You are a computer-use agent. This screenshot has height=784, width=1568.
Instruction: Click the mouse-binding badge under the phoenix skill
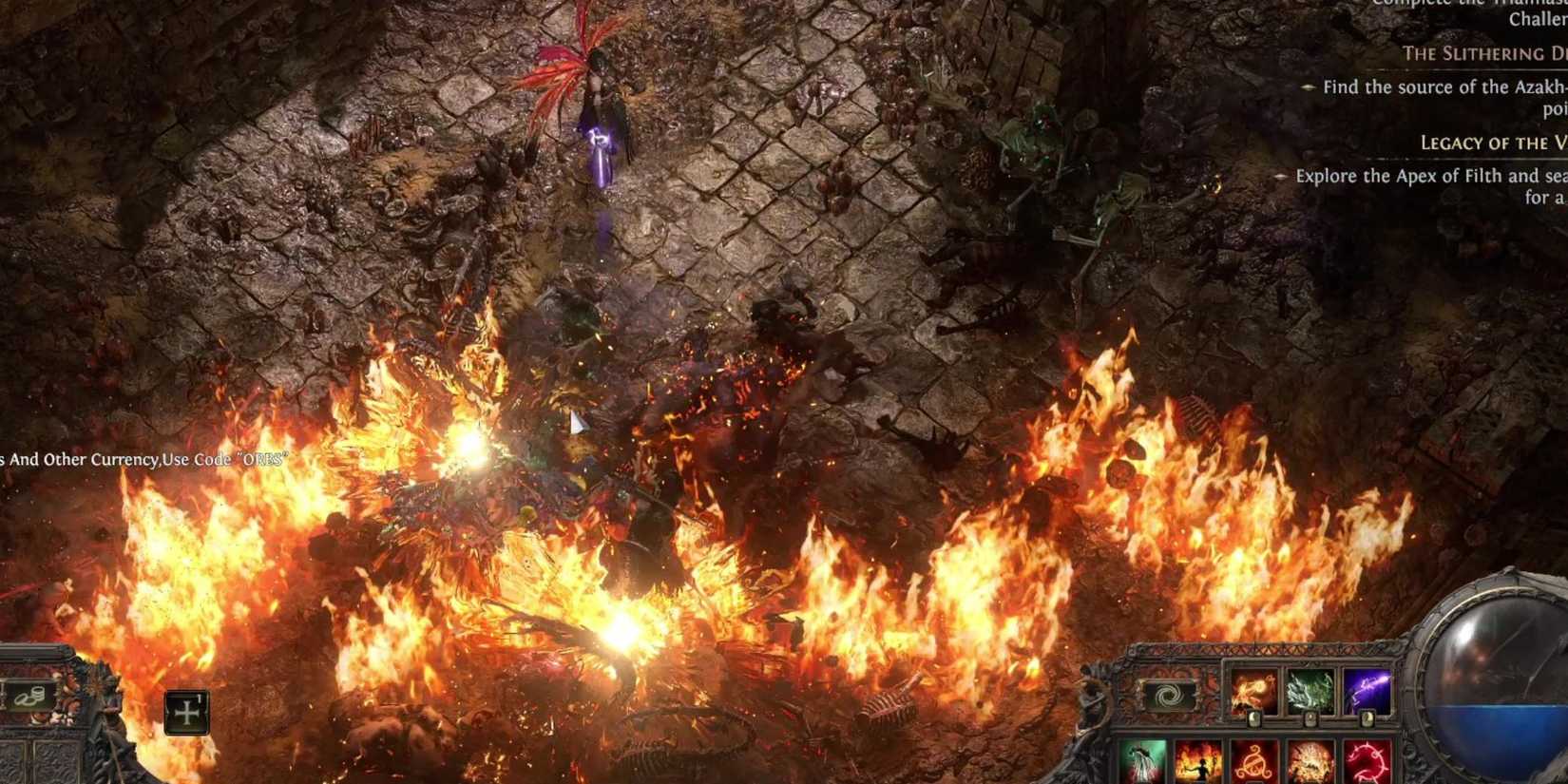pos(1253,719)
